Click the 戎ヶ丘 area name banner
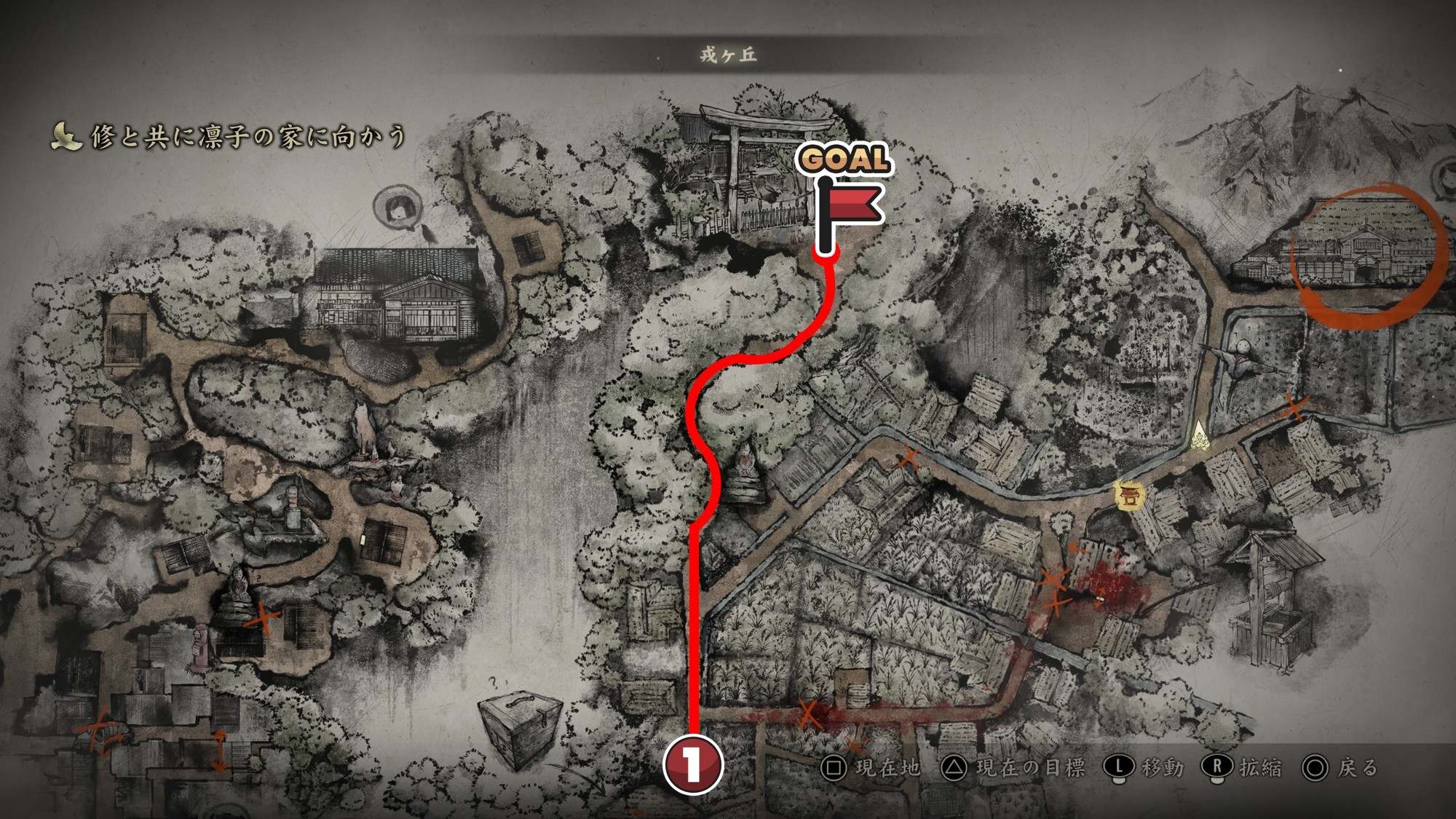1456x819 pixels. 728,55
